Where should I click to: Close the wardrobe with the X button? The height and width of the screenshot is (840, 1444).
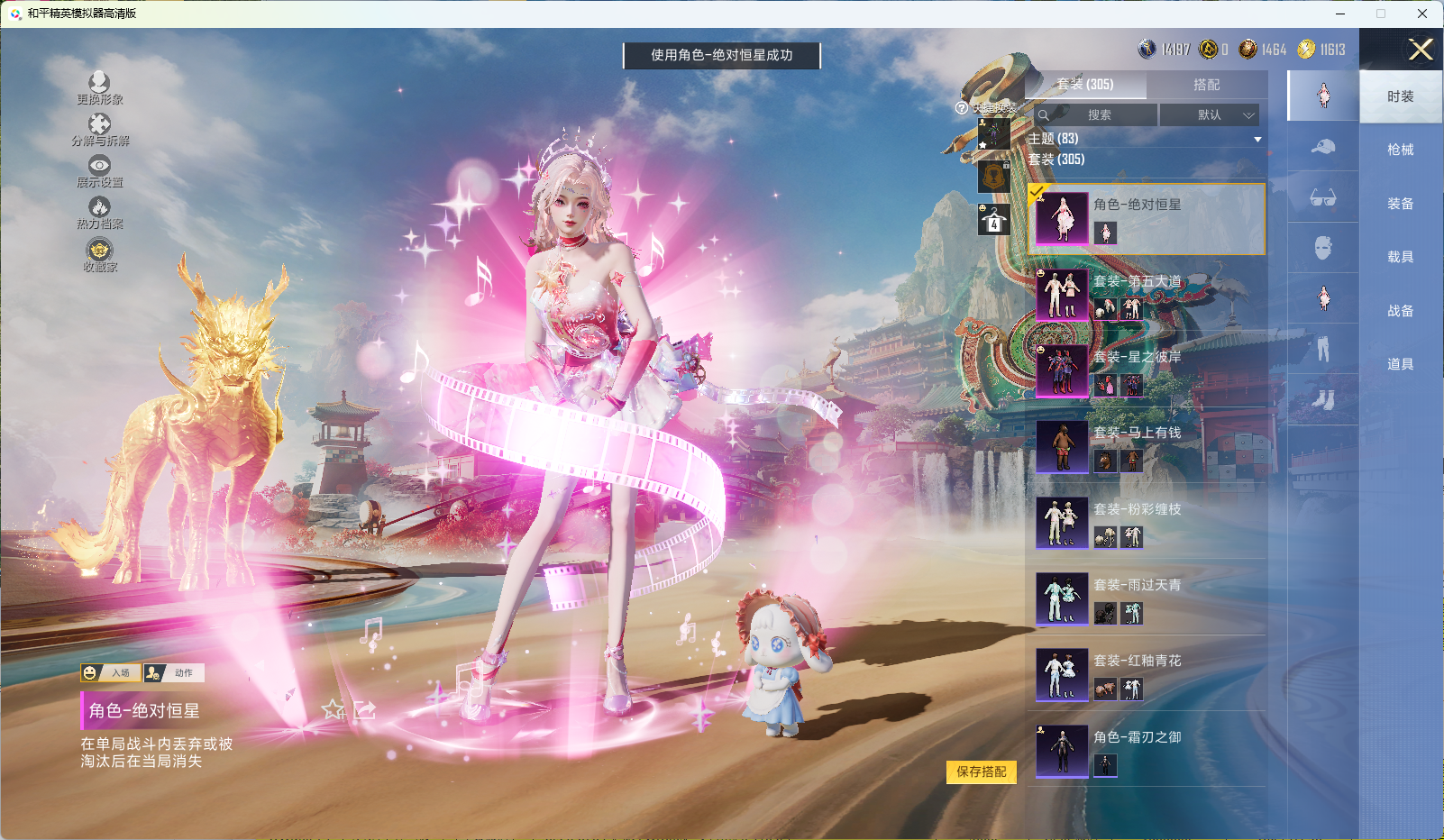(x=1421, y=50)
